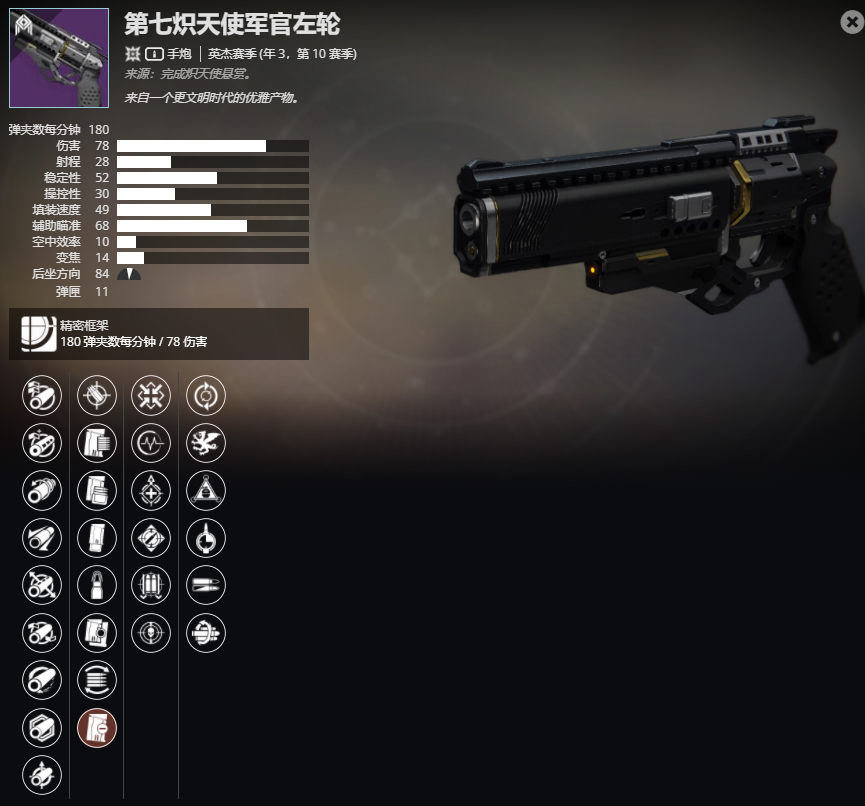Open the weapon thumbnail image

59,58
